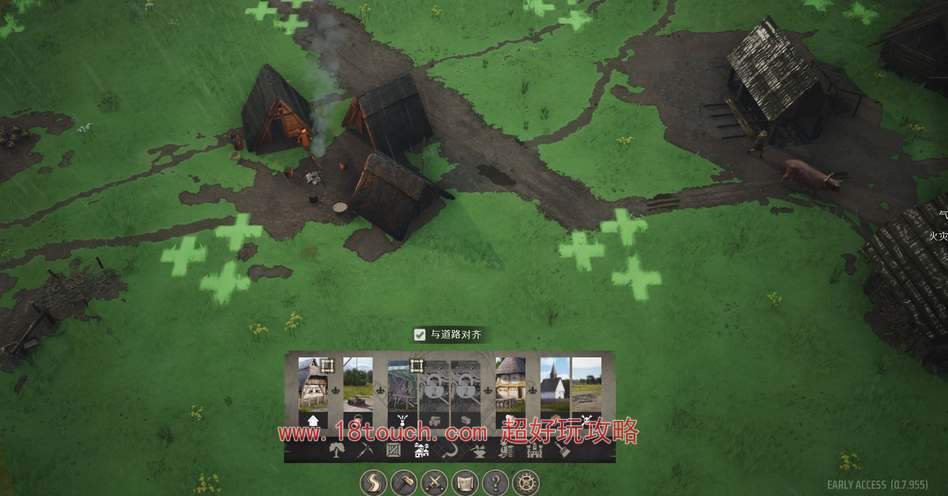Select the timber burgage house building card
This screenshot has height=496, width=948.
pyautogui.click(x=314, y=387)
